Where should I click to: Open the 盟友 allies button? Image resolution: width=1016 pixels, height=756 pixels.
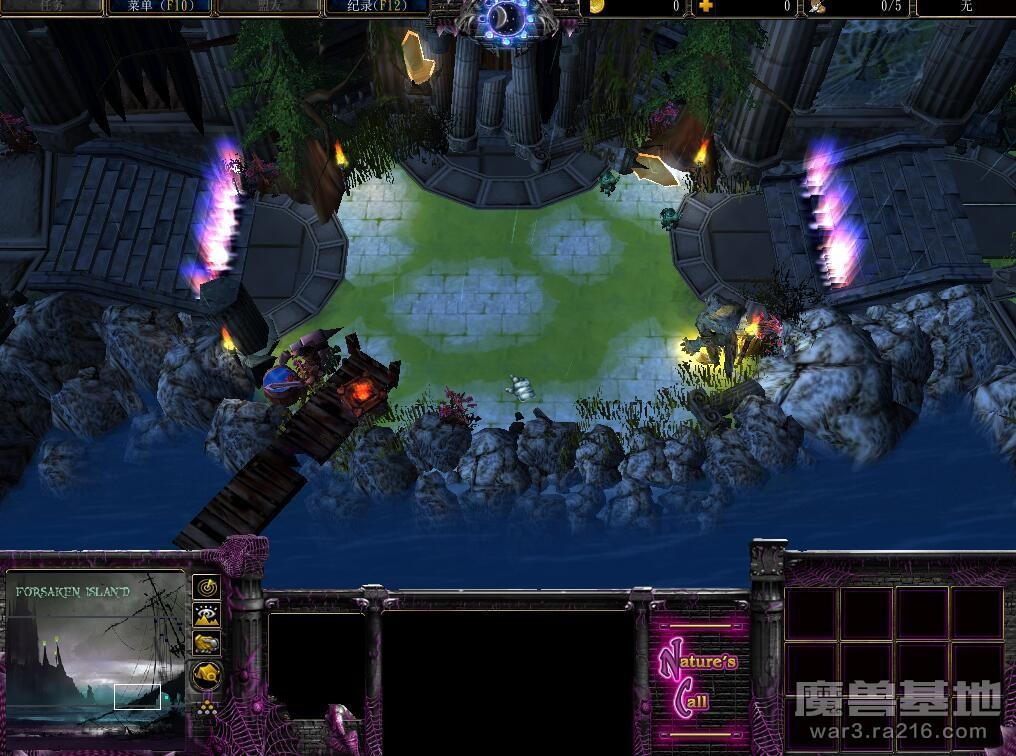(267, 7)
